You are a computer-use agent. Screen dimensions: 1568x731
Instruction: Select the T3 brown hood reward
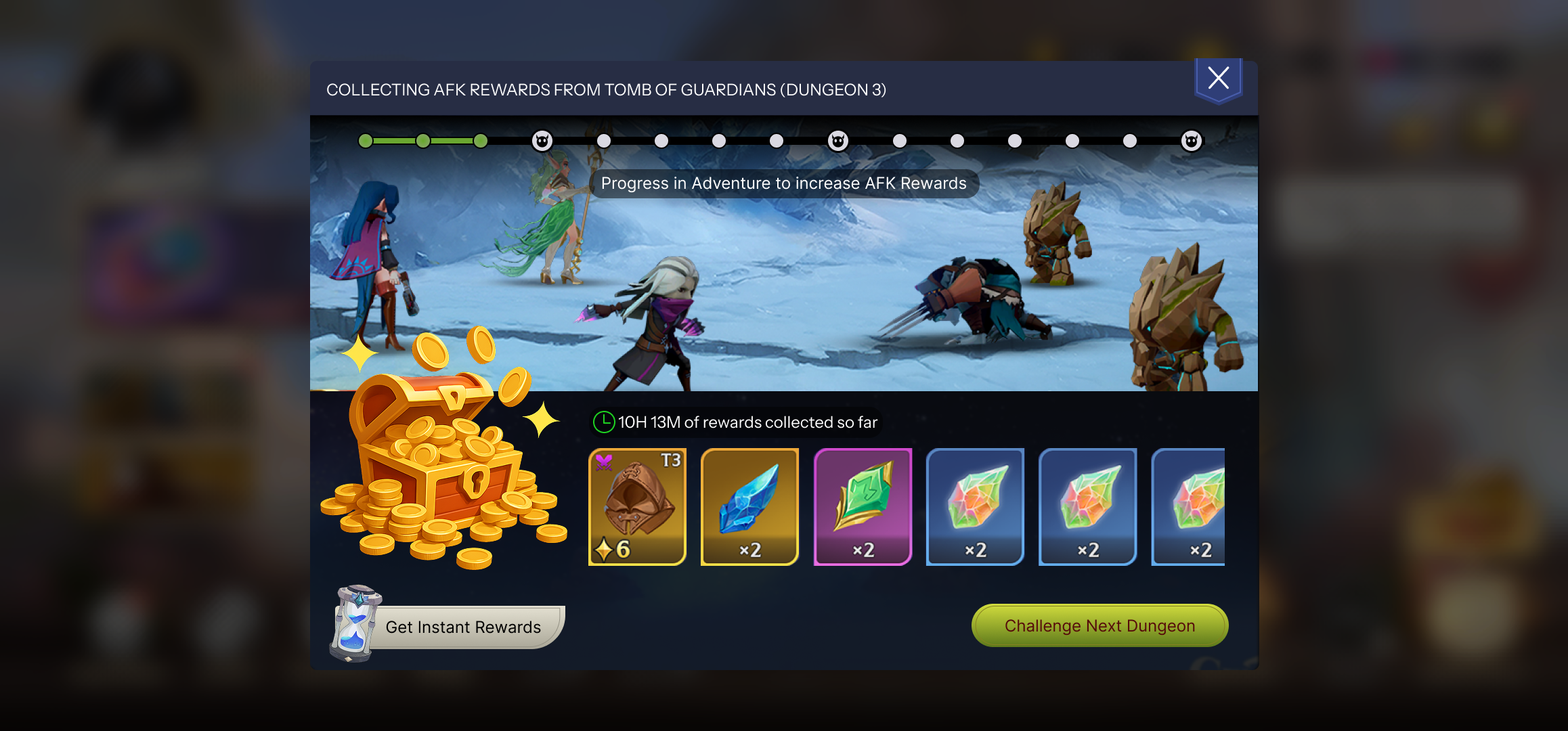pos(637,506)
